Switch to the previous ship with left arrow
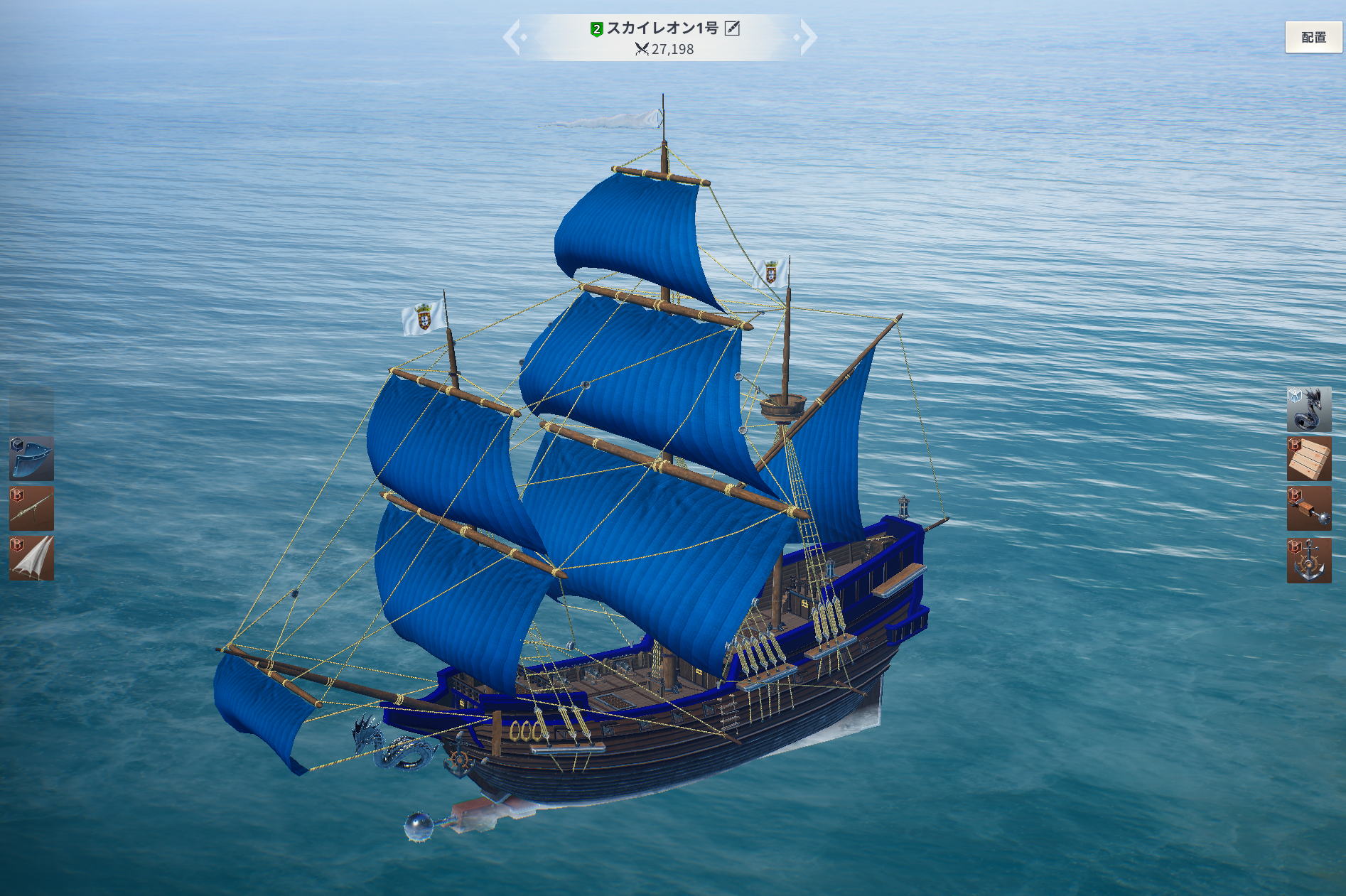 [x=512, y=38]
